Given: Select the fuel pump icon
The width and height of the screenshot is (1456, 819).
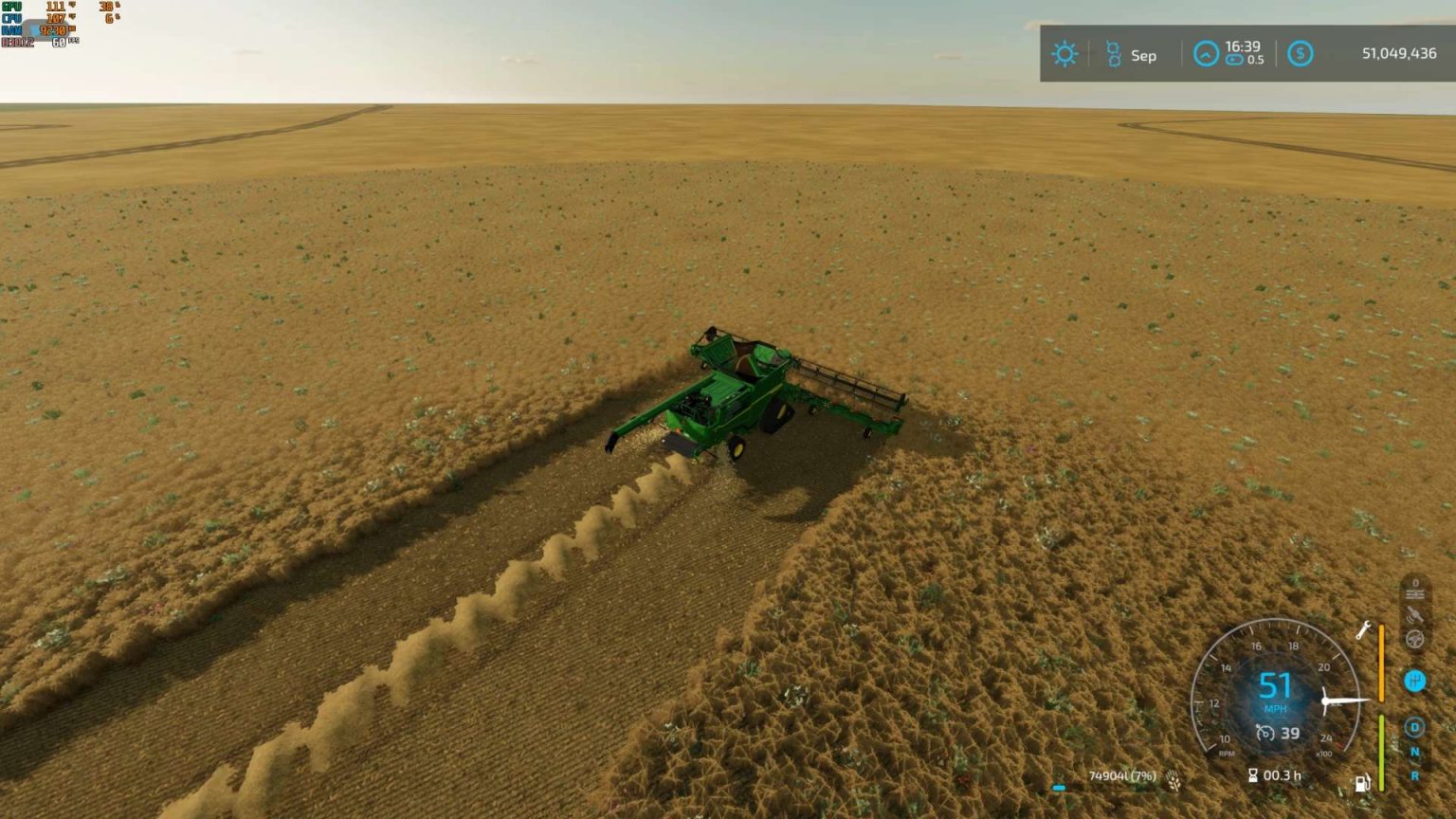Looking at the screenshot, I should click(1363, 782).
